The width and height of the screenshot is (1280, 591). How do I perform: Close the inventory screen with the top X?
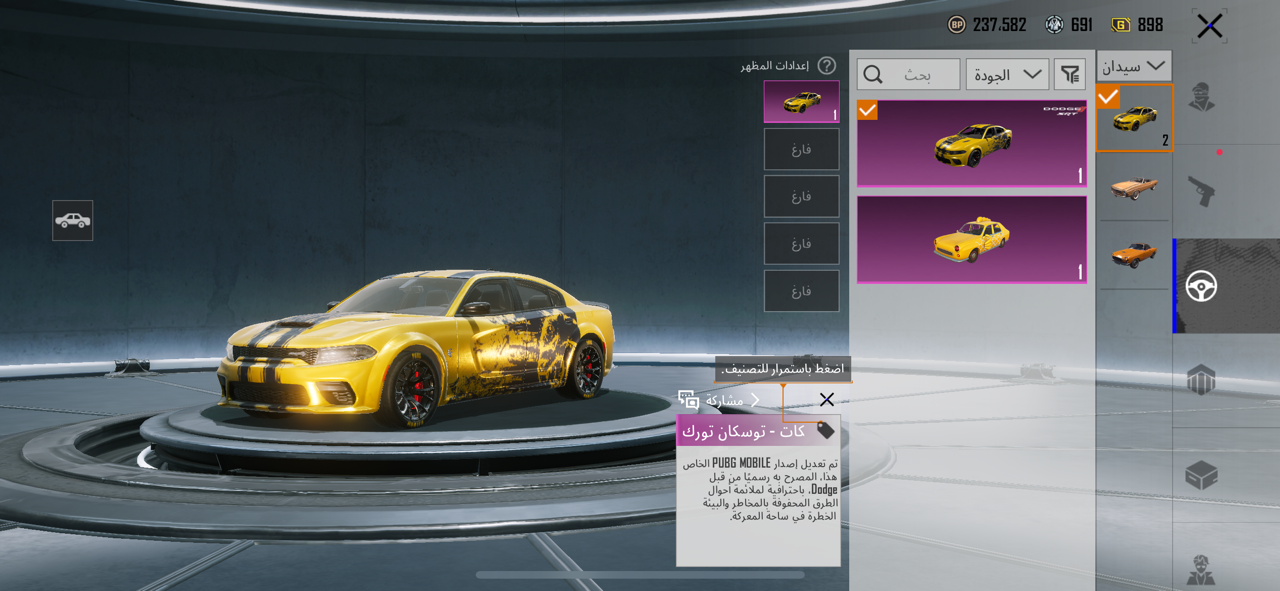click(x=1209, y=27)
